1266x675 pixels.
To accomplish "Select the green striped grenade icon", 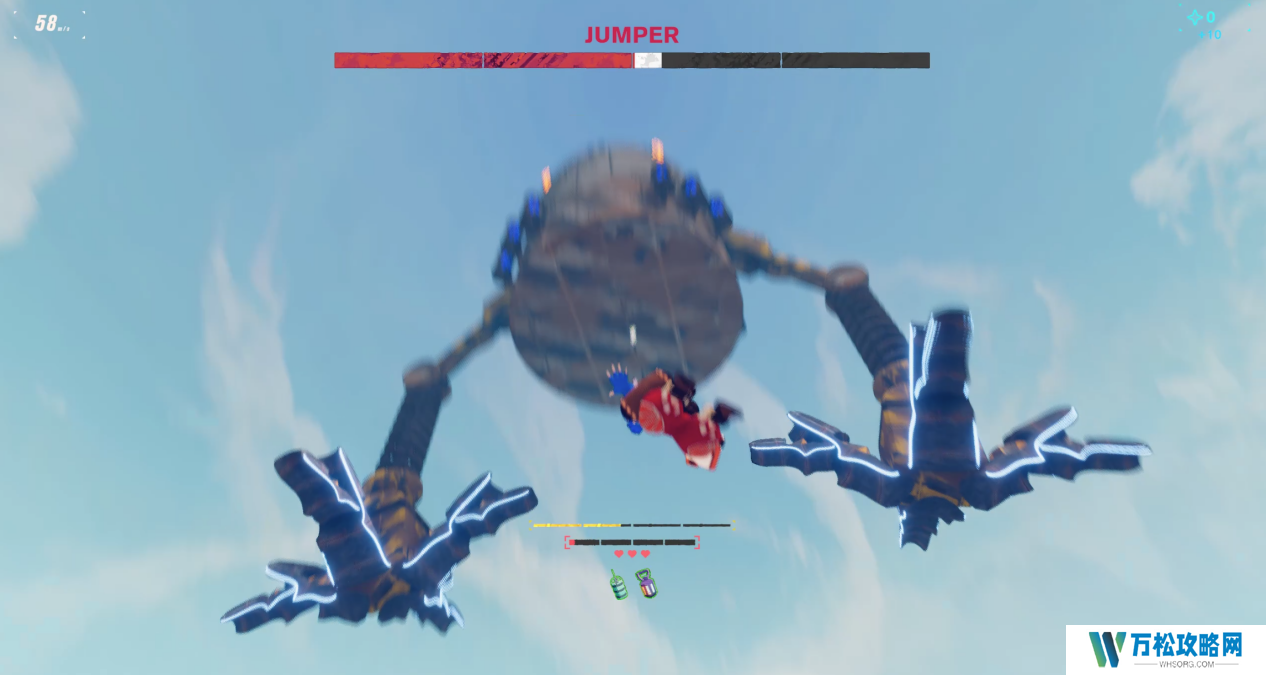I will click(620, 584).
